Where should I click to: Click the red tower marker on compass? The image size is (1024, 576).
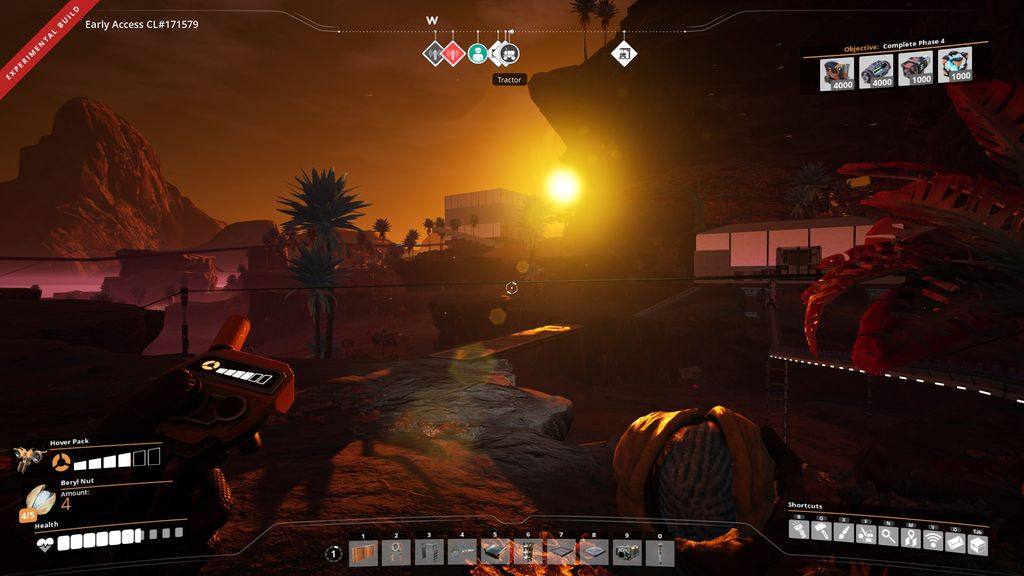tap(454, 53)
